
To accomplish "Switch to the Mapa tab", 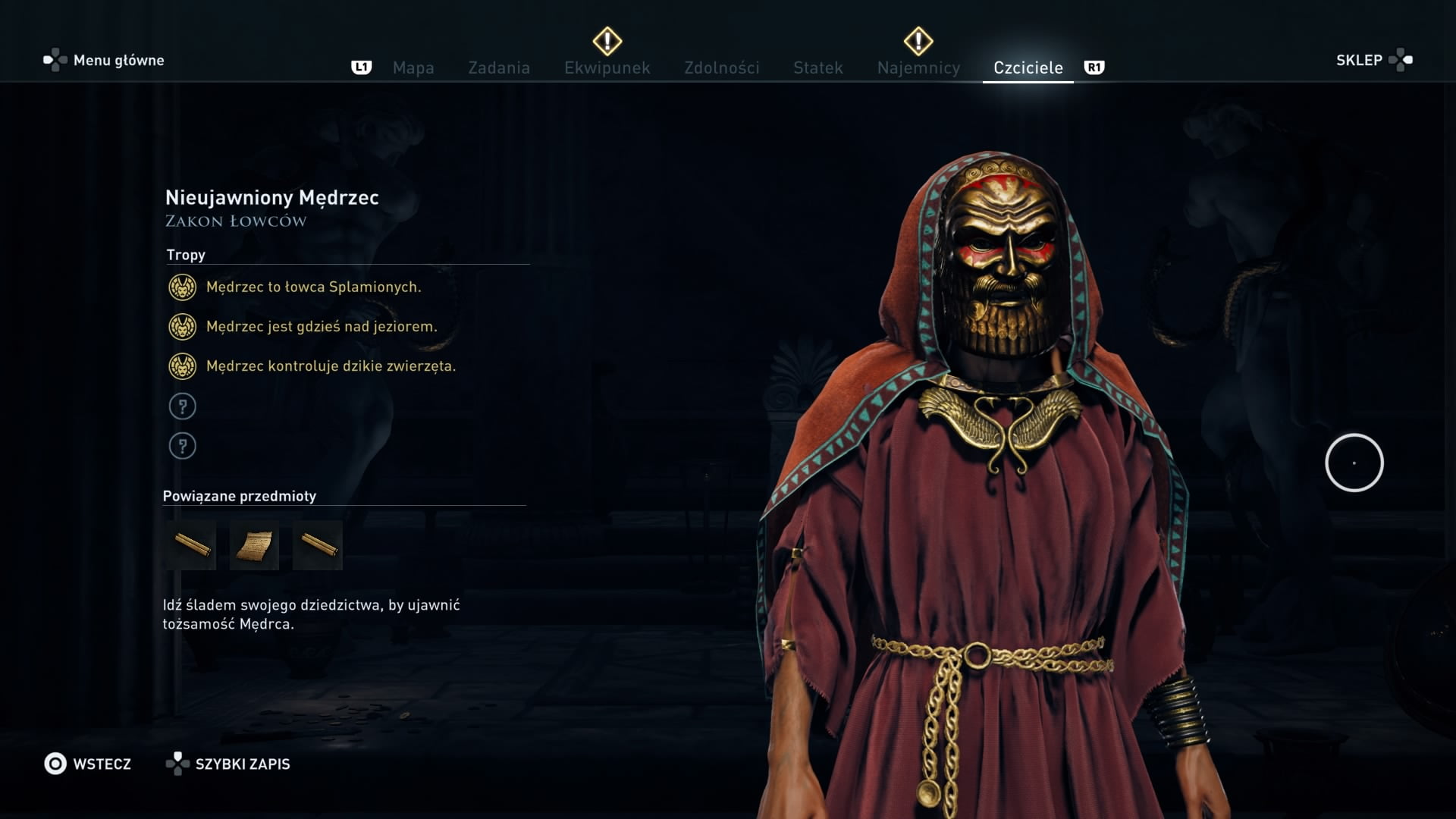I will pyautogui.click(x=413, y=67).
